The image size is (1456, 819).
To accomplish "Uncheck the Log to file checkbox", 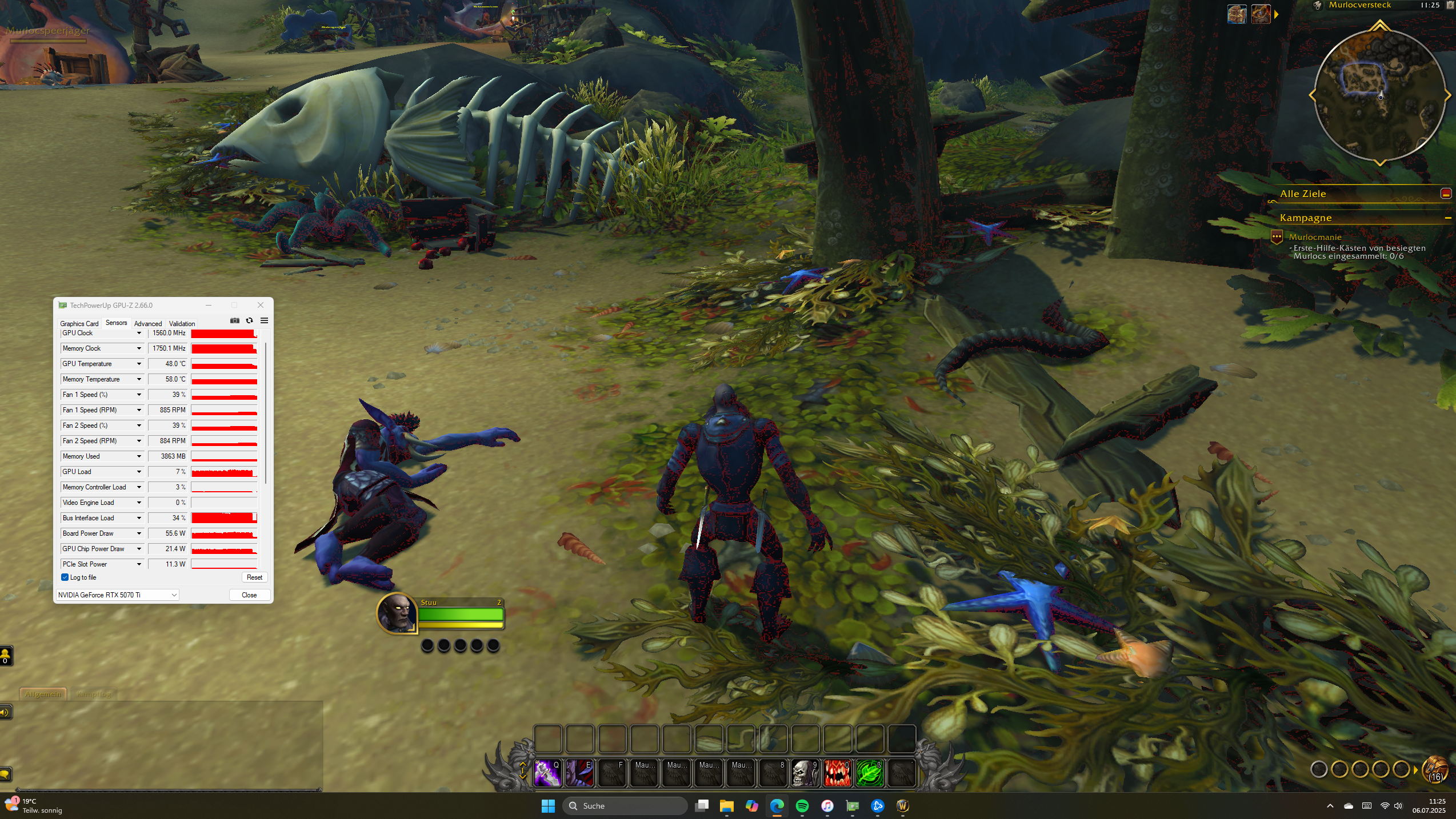I will pyautogui.click(x=65, y=577).
